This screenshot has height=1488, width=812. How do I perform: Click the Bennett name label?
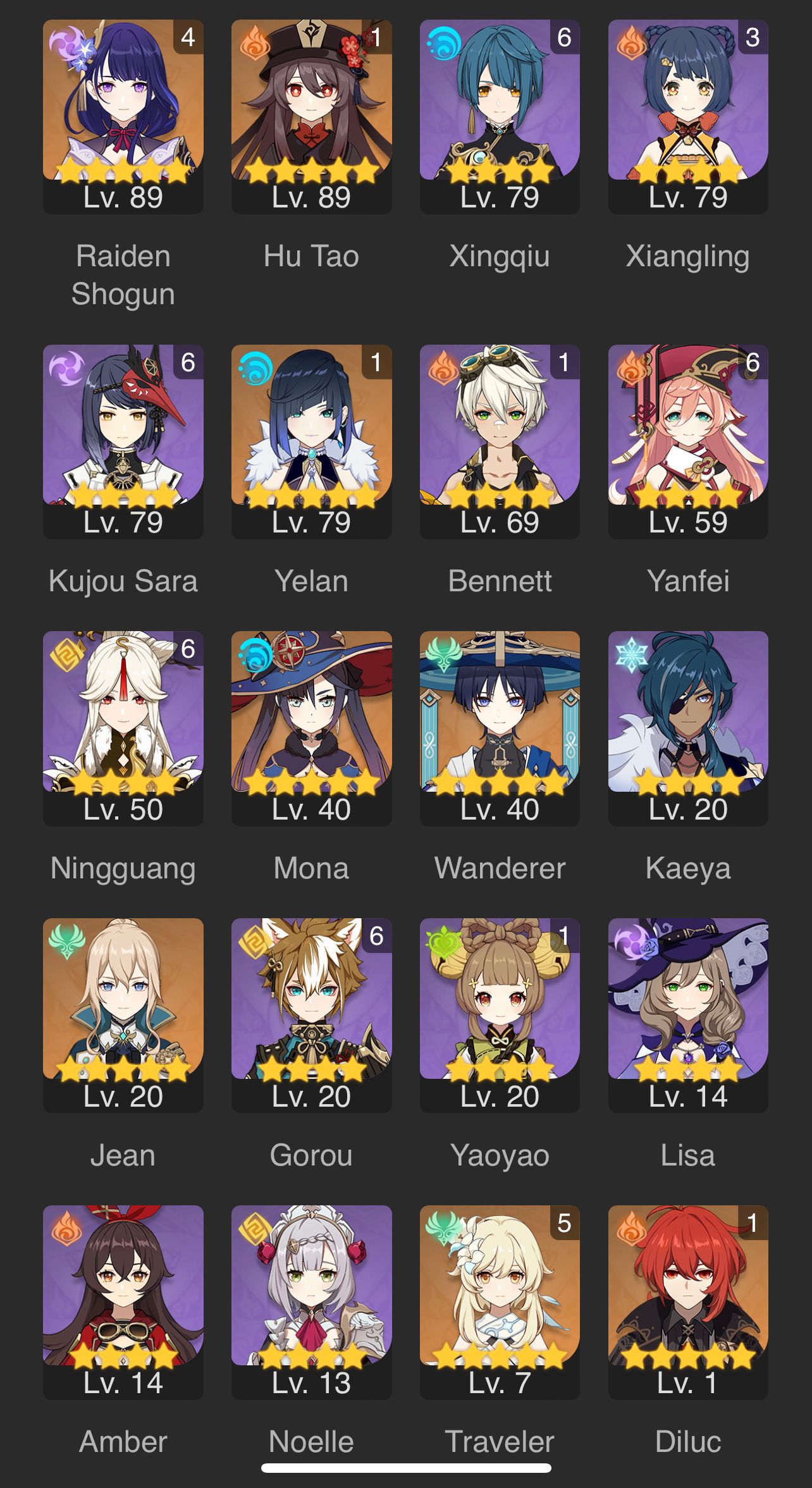pyautogui.click(x=499, y=581)
